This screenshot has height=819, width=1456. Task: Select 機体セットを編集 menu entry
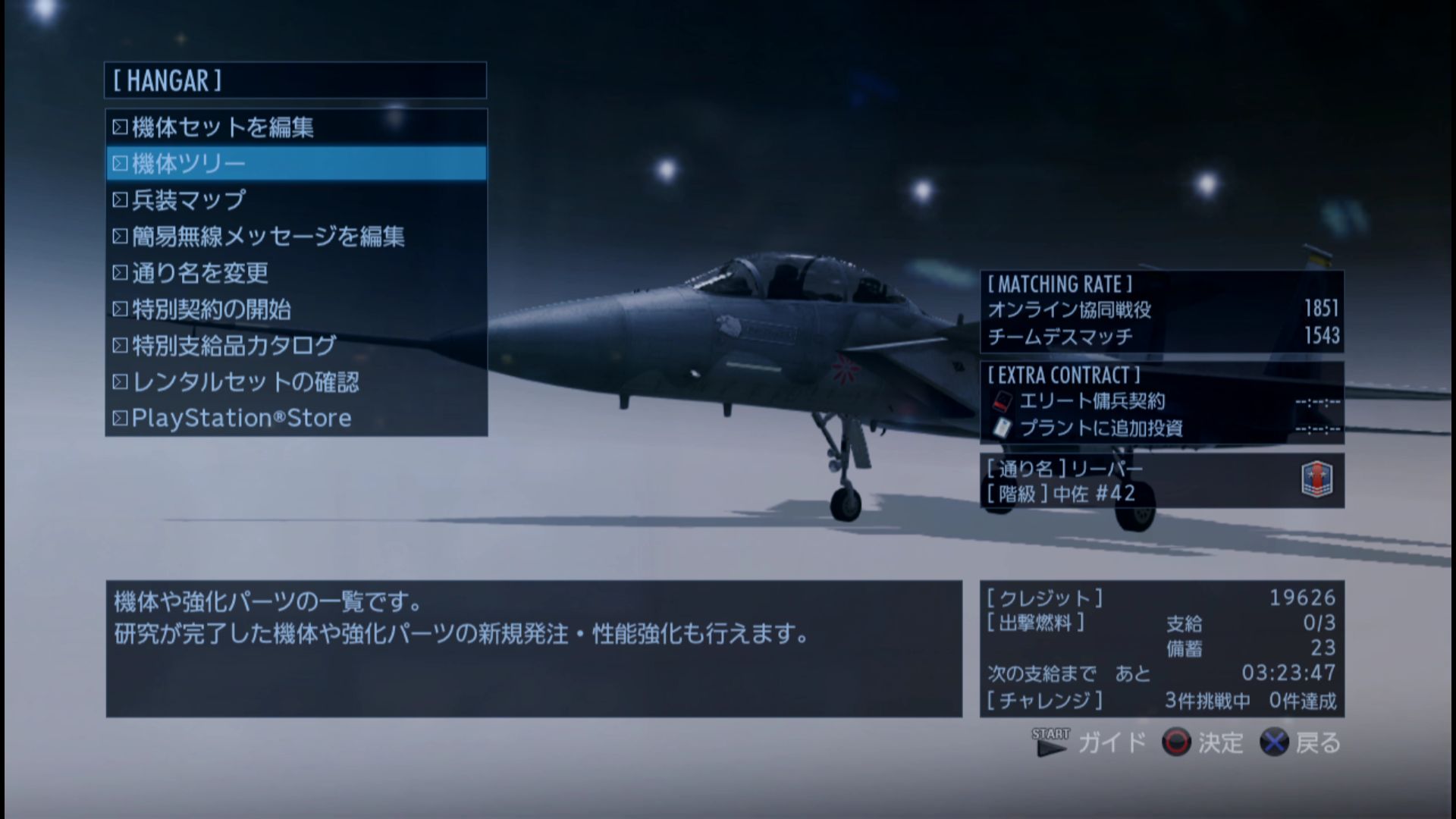[x=296, y=127]
